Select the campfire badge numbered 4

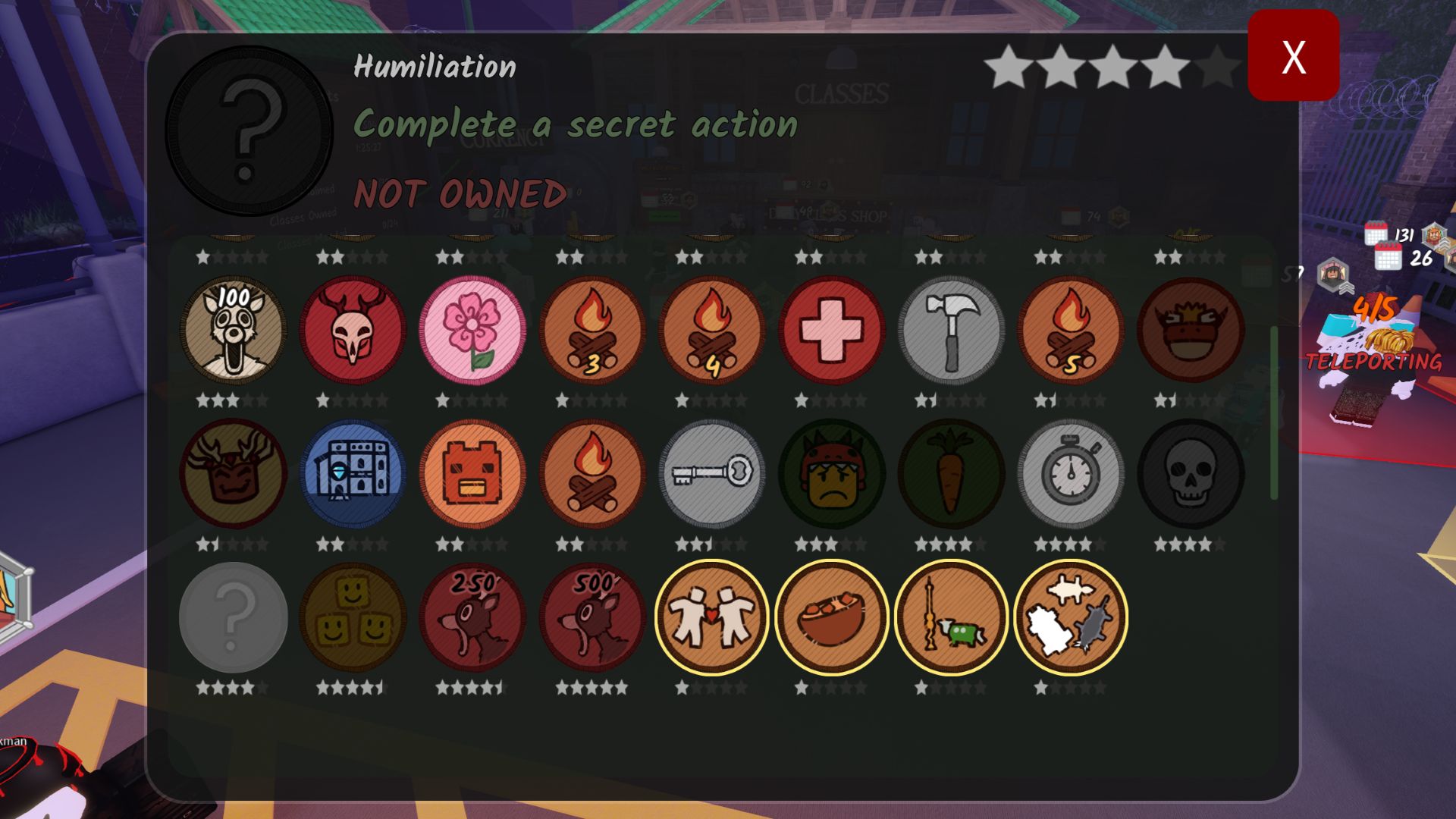tap(711, 330)
